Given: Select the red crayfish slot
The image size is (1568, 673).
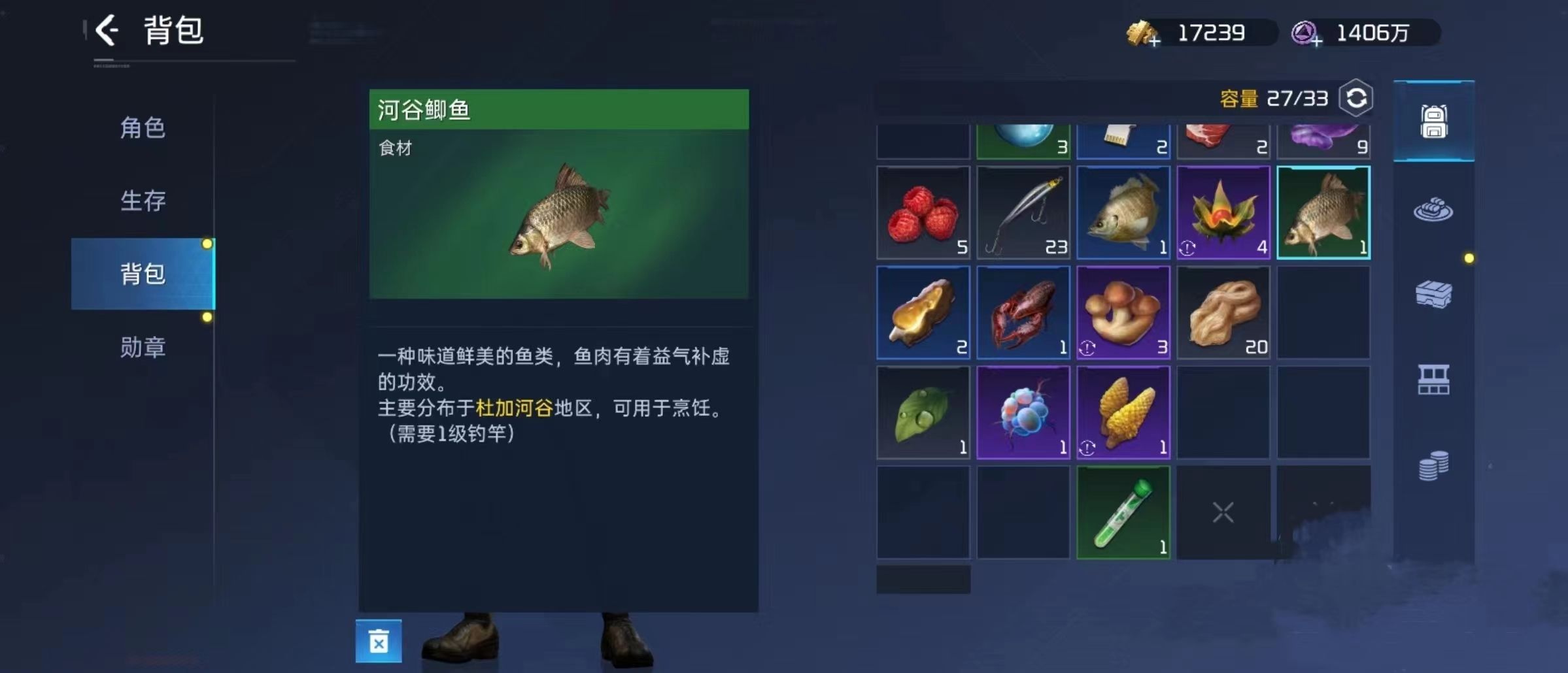Looking at the screenshot, I should click(x=1023, y=312).
